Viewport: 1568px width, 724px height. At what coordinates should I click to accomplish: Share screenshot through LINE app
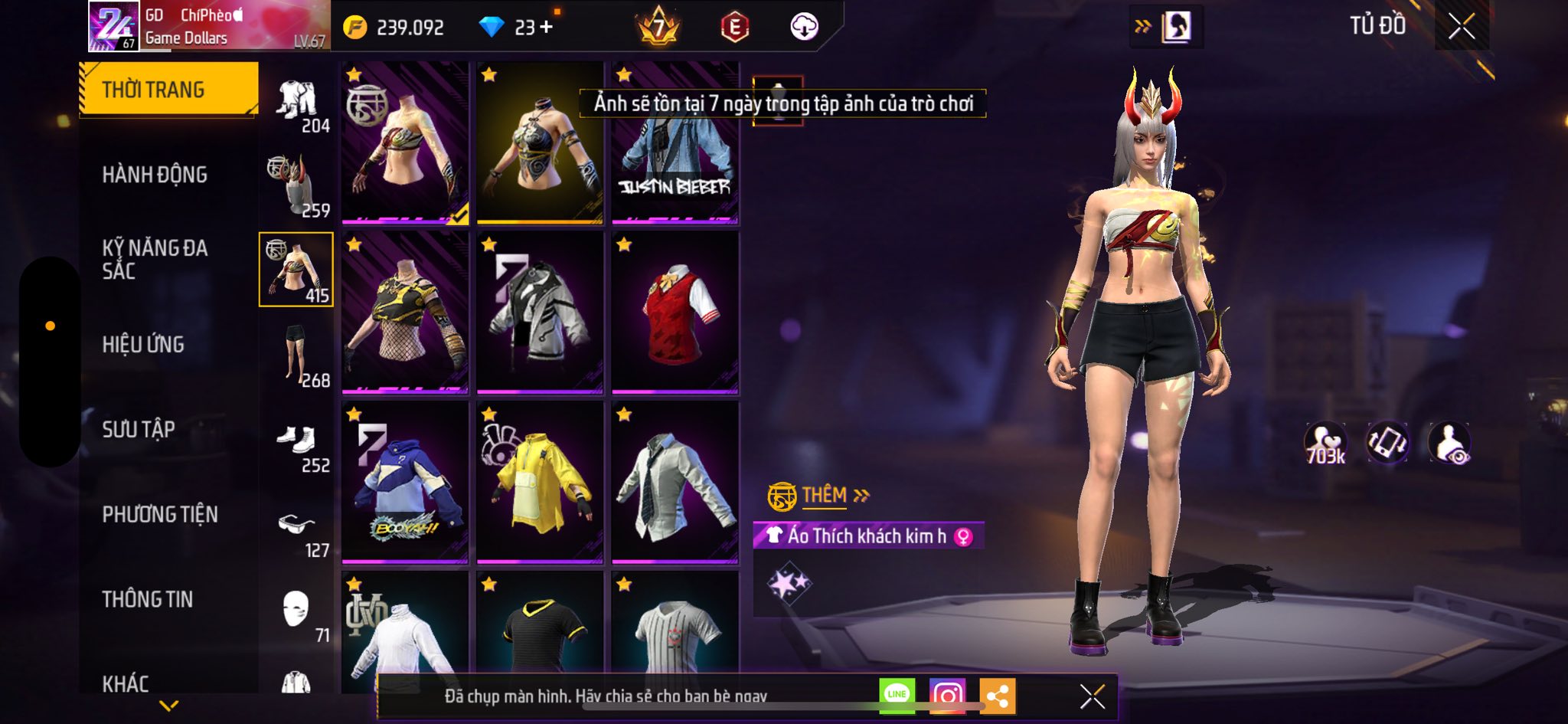tap(897, 695)
